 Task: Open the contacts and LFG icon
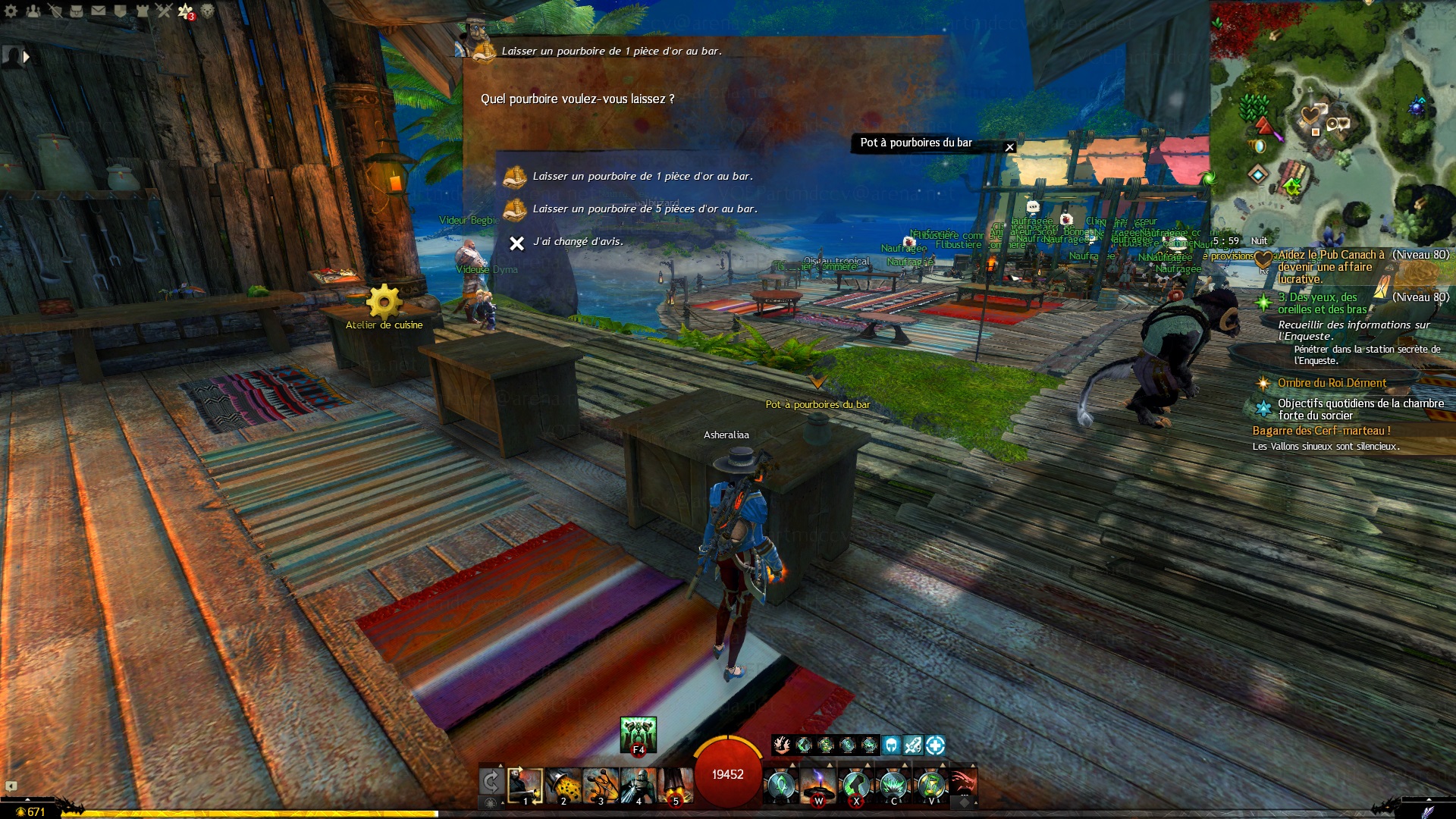(x=33, y=11)
